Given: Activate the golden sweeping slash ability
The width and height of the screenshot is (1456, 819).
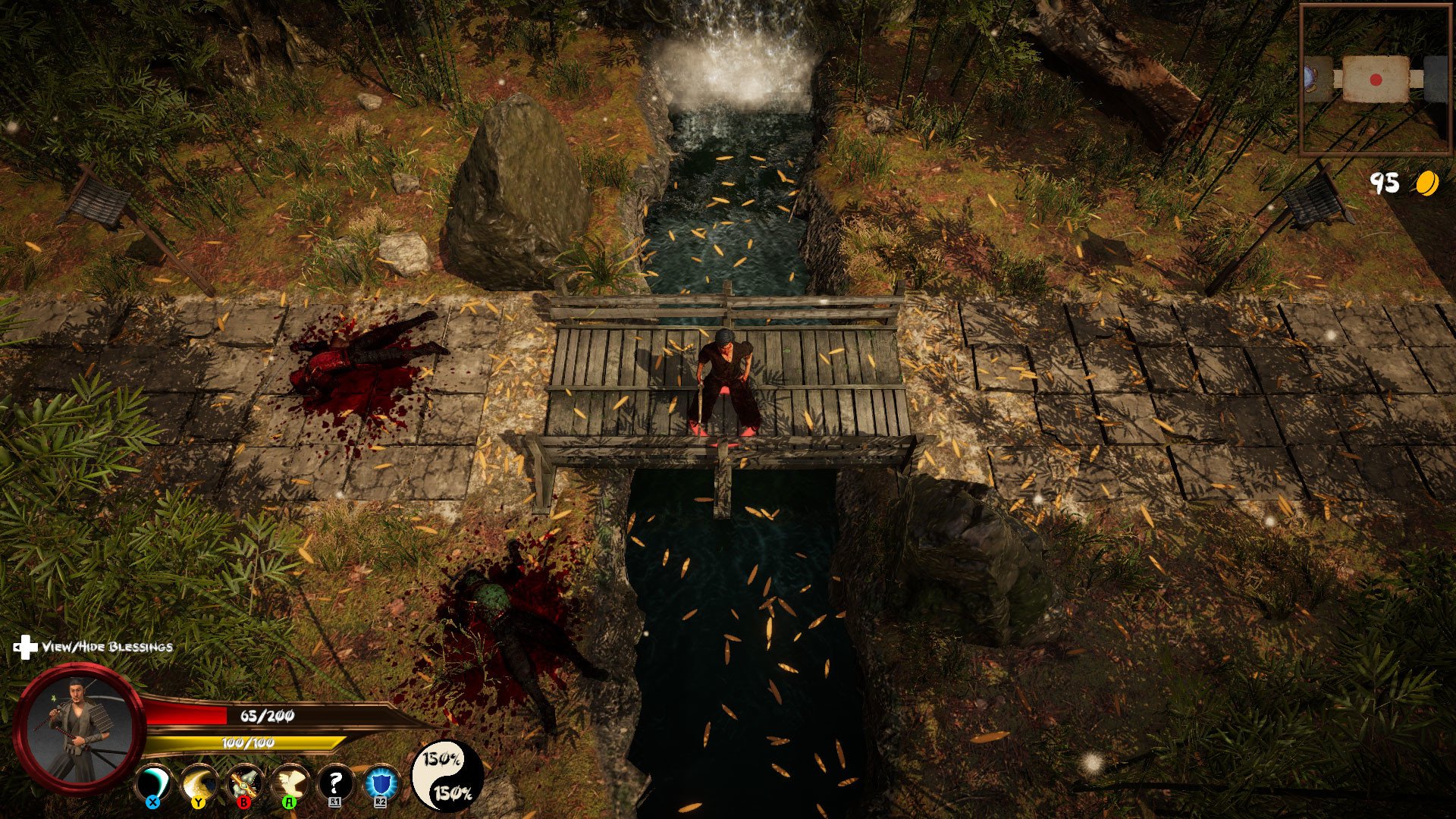Looking at the screenshot, I should 199,784.
